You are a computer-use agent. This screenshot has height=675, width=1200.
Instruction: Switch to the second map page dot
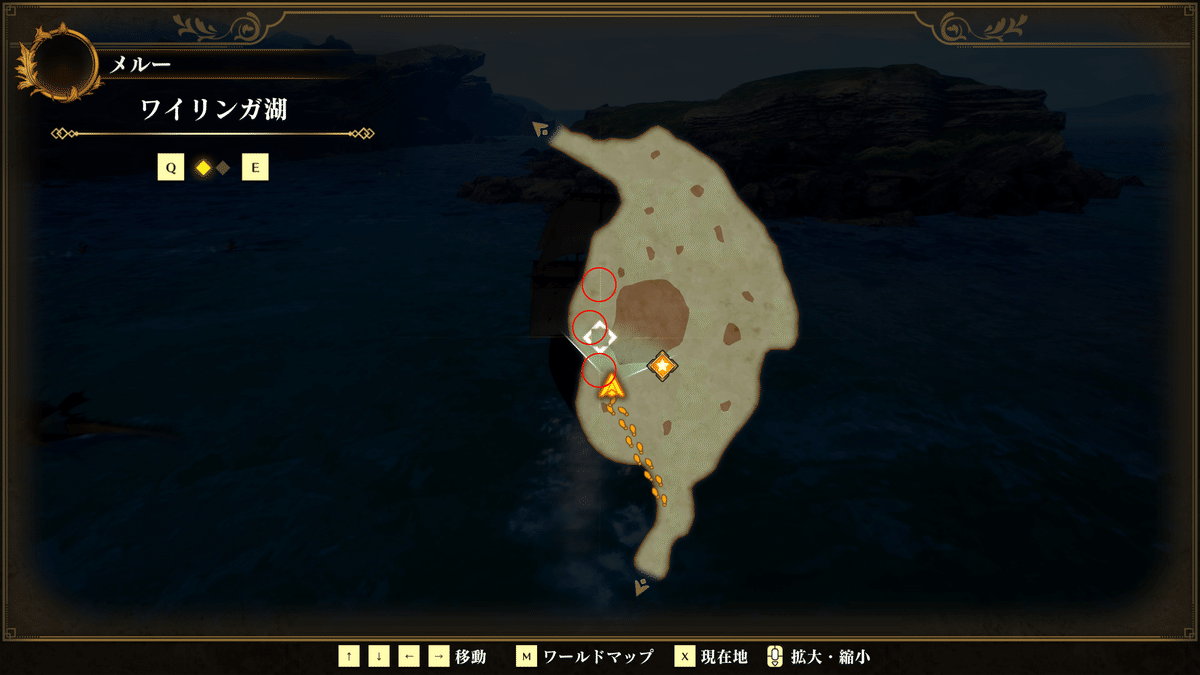click(x=223, y=168)
